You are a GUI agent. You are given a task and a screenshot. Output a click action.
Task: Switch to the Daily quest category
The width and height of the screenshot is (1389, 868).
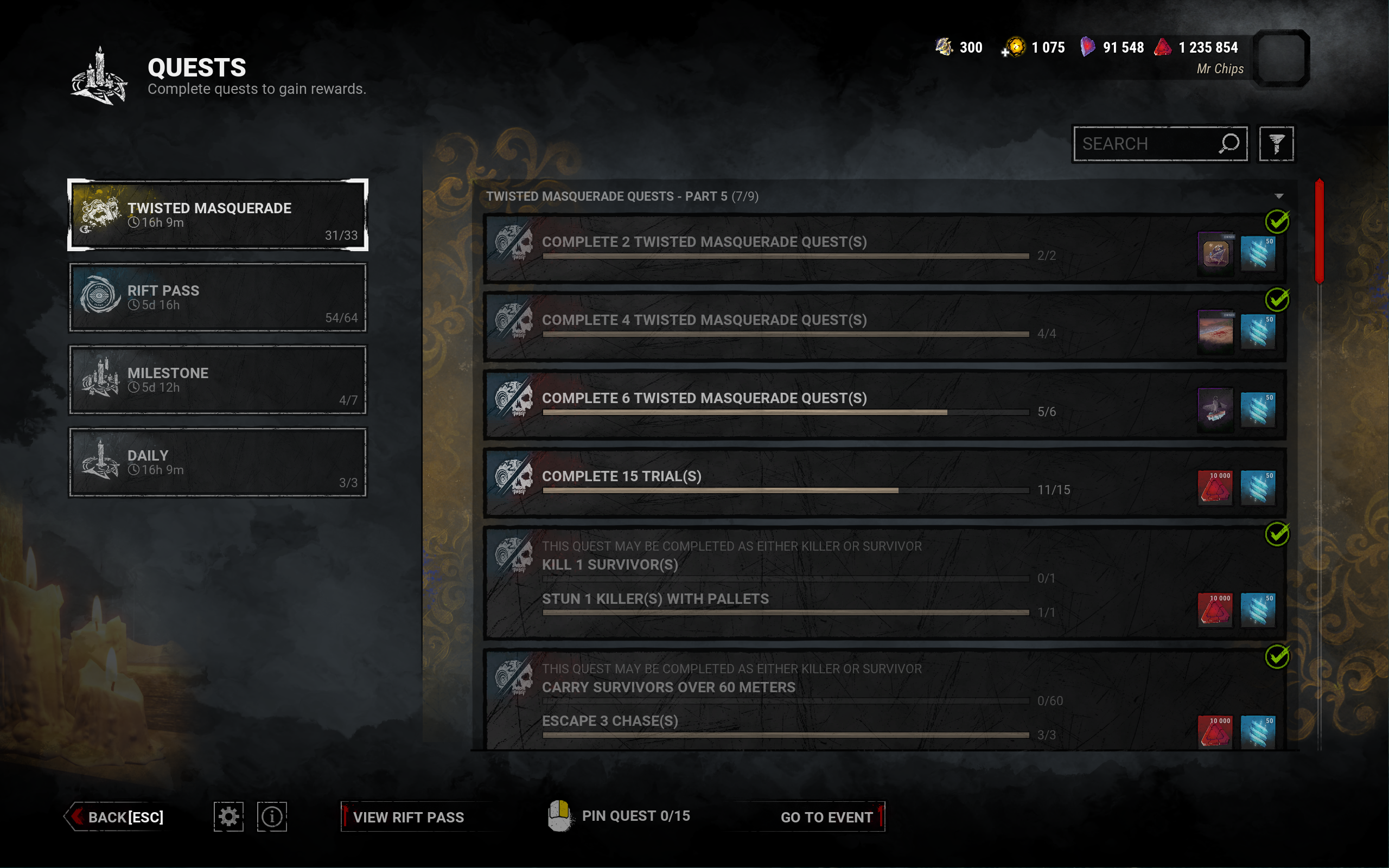218,462
